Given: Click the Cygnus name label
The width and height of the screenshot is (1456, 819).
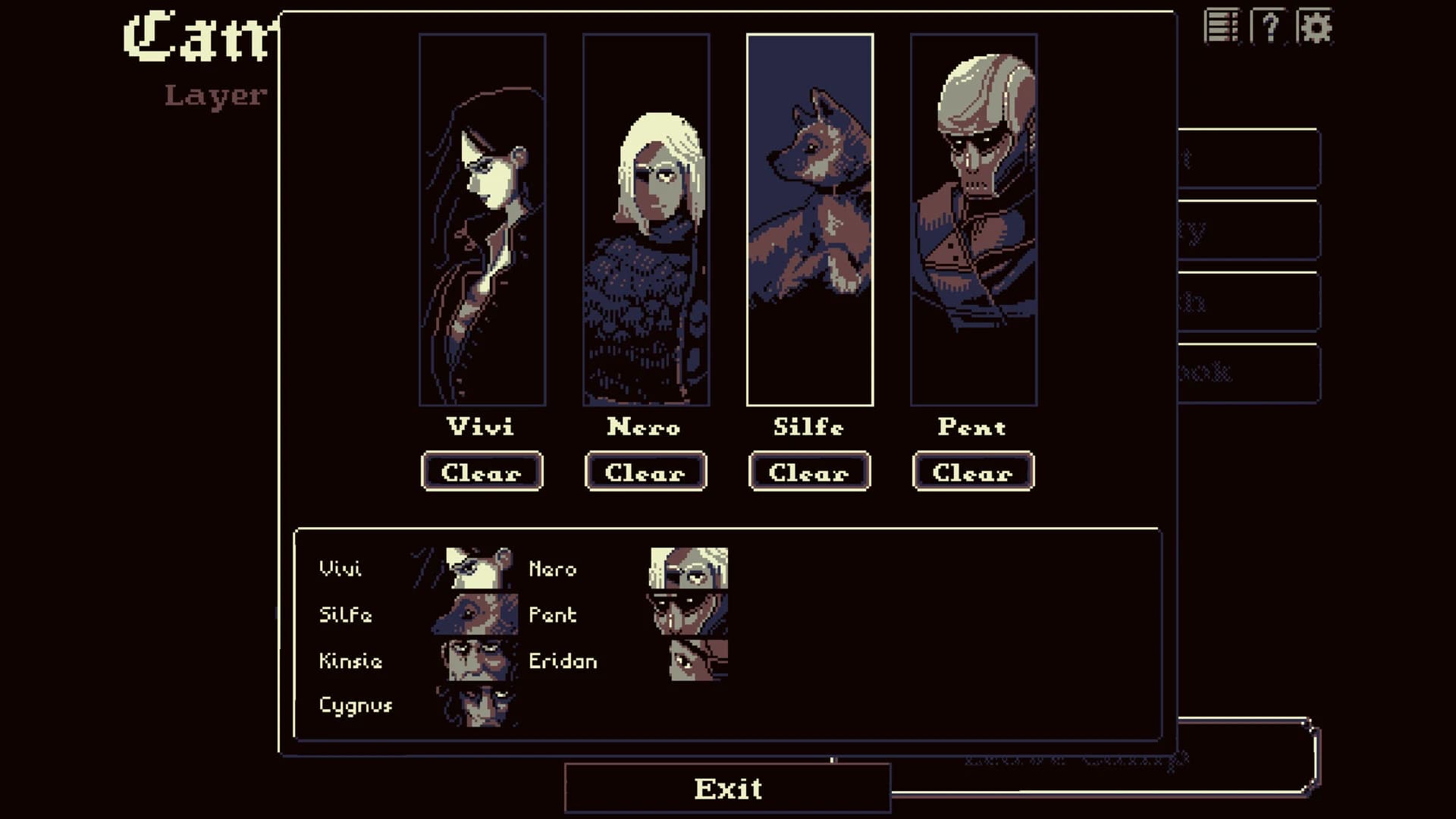Looking at the screenshot, I should tap(356, 705).
